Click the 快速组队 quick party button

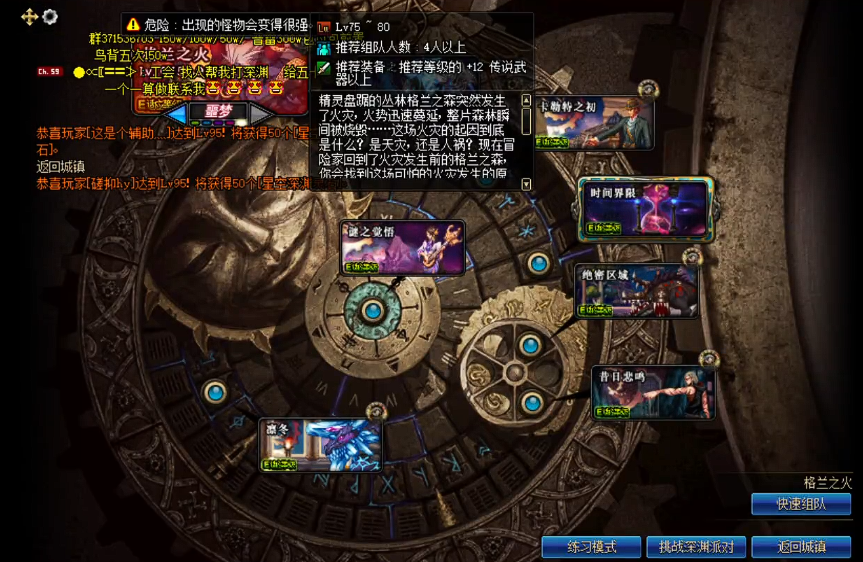[800, 504]
